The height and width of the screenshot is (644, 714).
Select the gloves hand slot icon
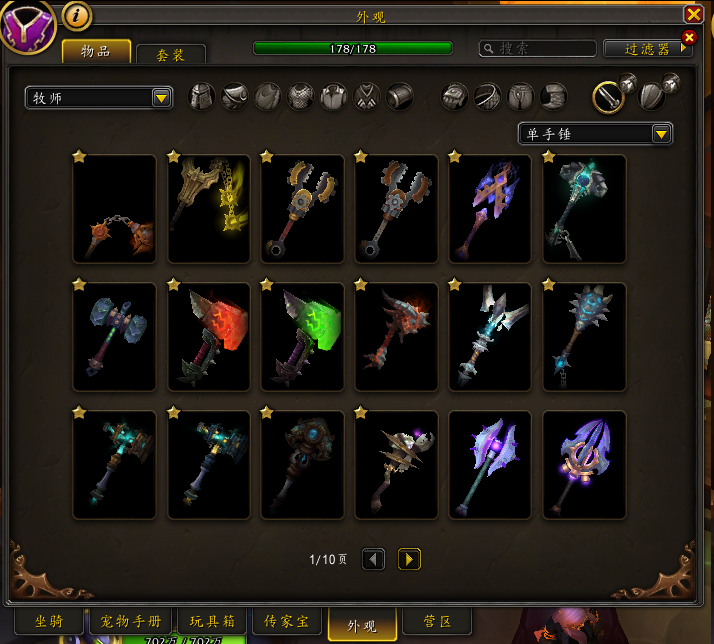pyautogui.click(x=456, y=96)
